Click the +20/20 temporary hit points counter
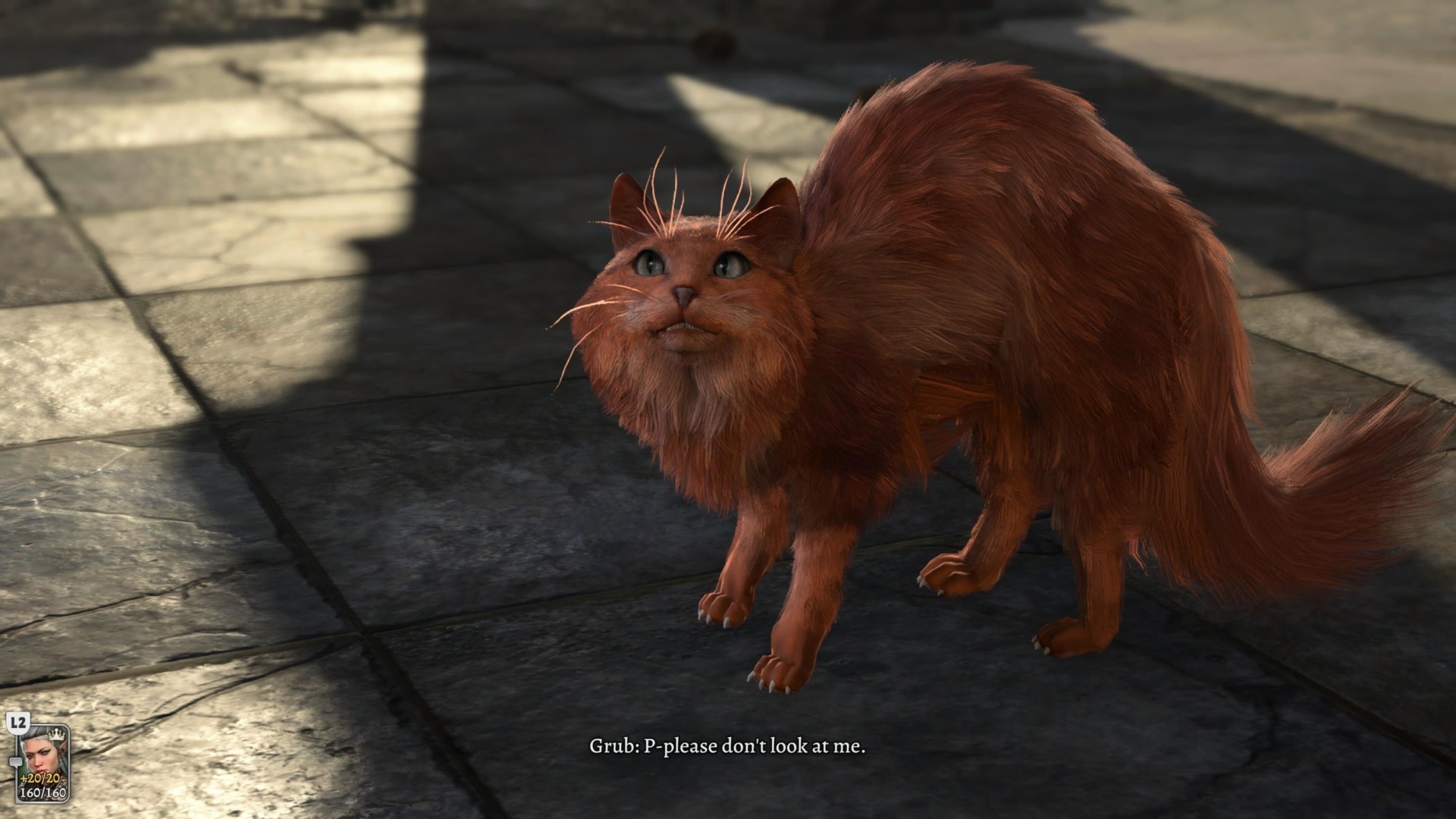Viewport: 1456px width, 819px height. 39,778
